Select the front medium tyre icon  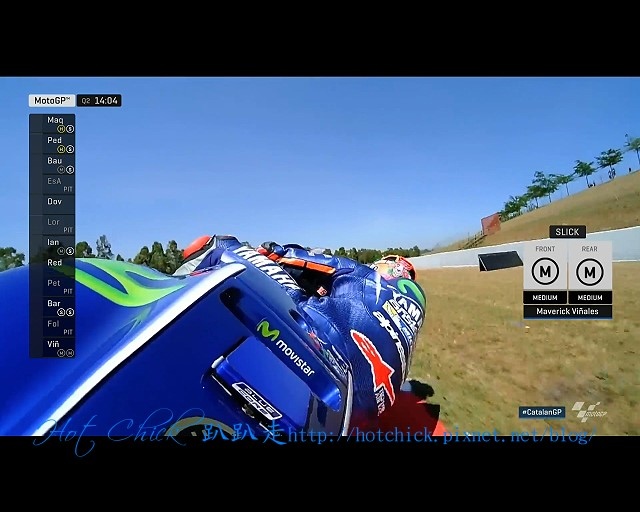click(544, 270)
